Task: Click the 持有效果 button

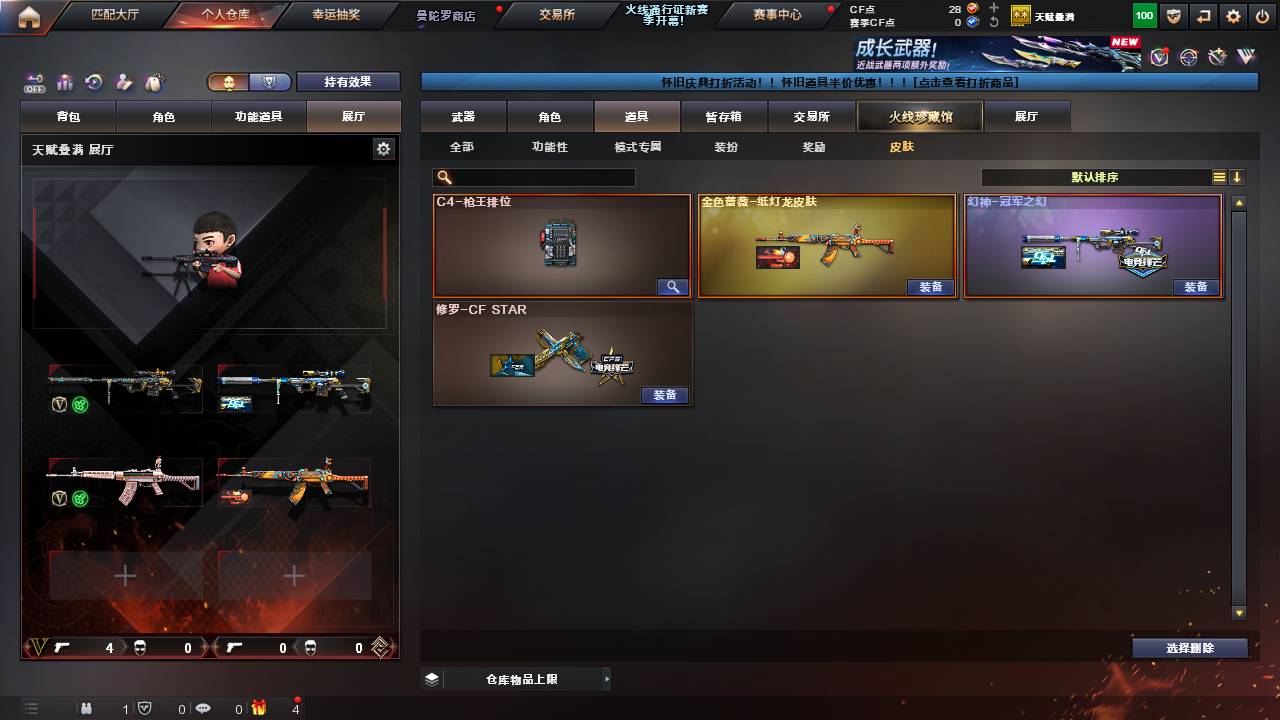Action: click(x=348, y=81)
